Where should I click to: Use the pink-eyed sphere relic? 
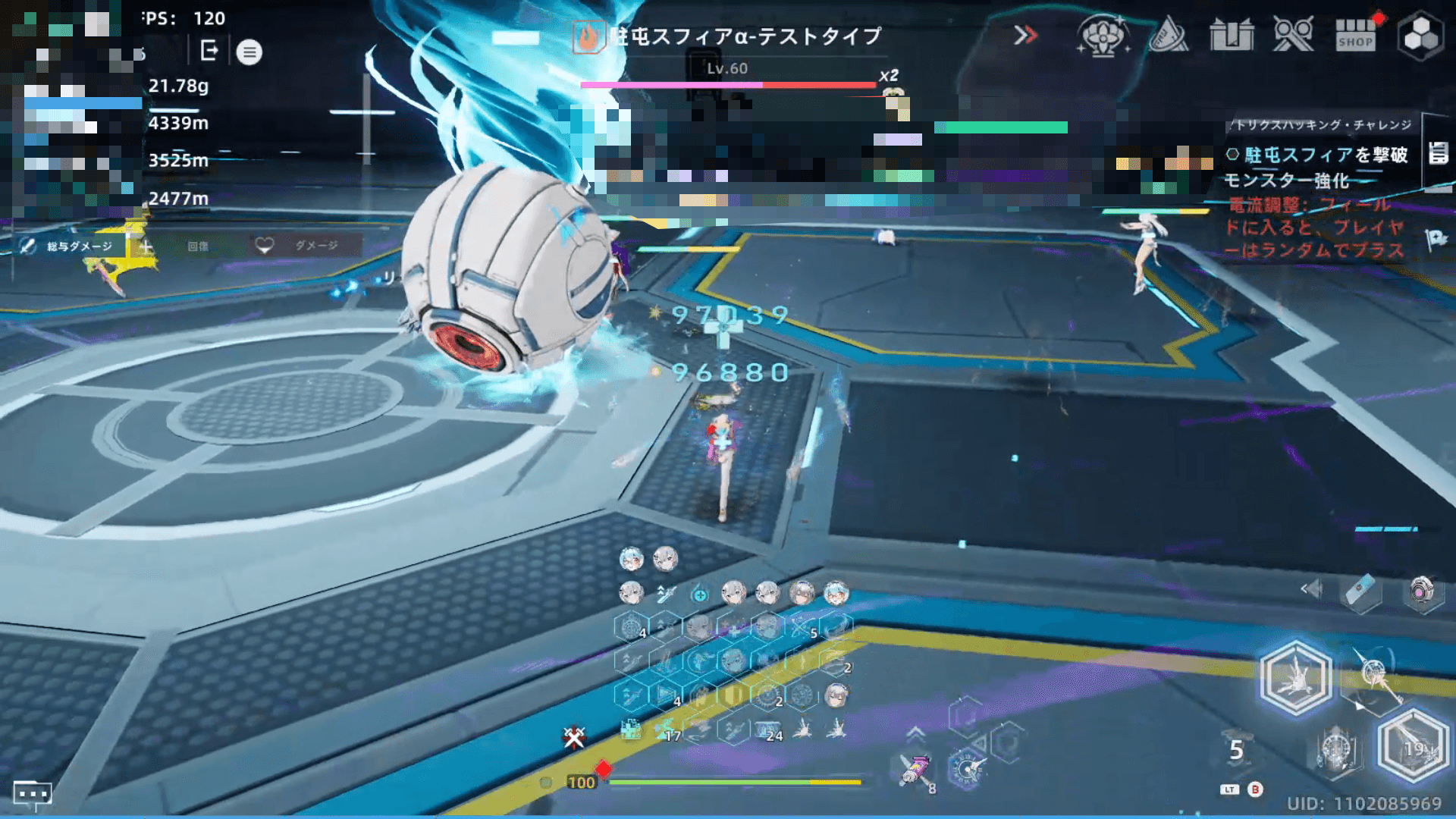click(1422, 591)
